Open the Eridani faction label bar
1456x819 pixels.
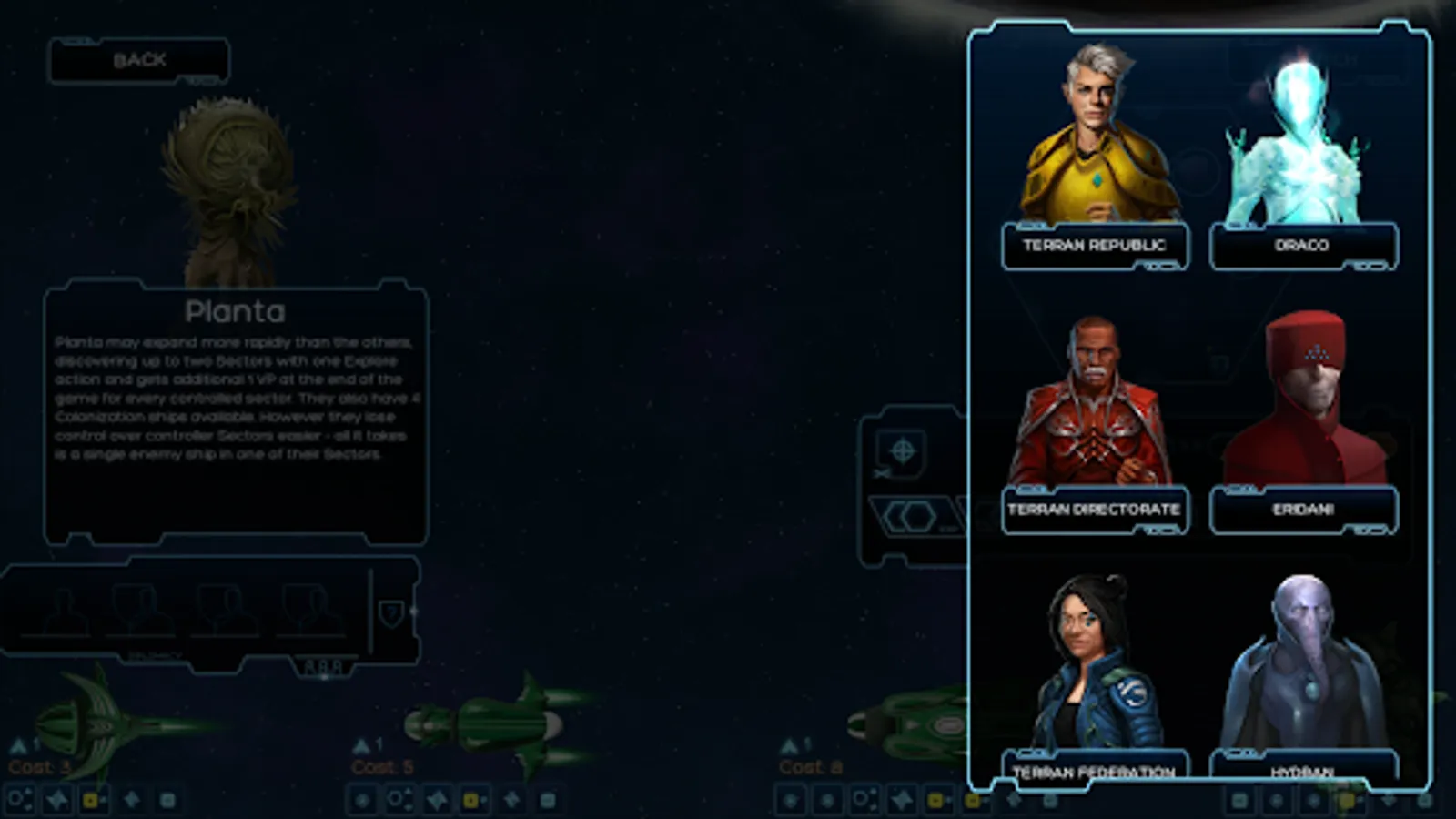pos(1303,510)
